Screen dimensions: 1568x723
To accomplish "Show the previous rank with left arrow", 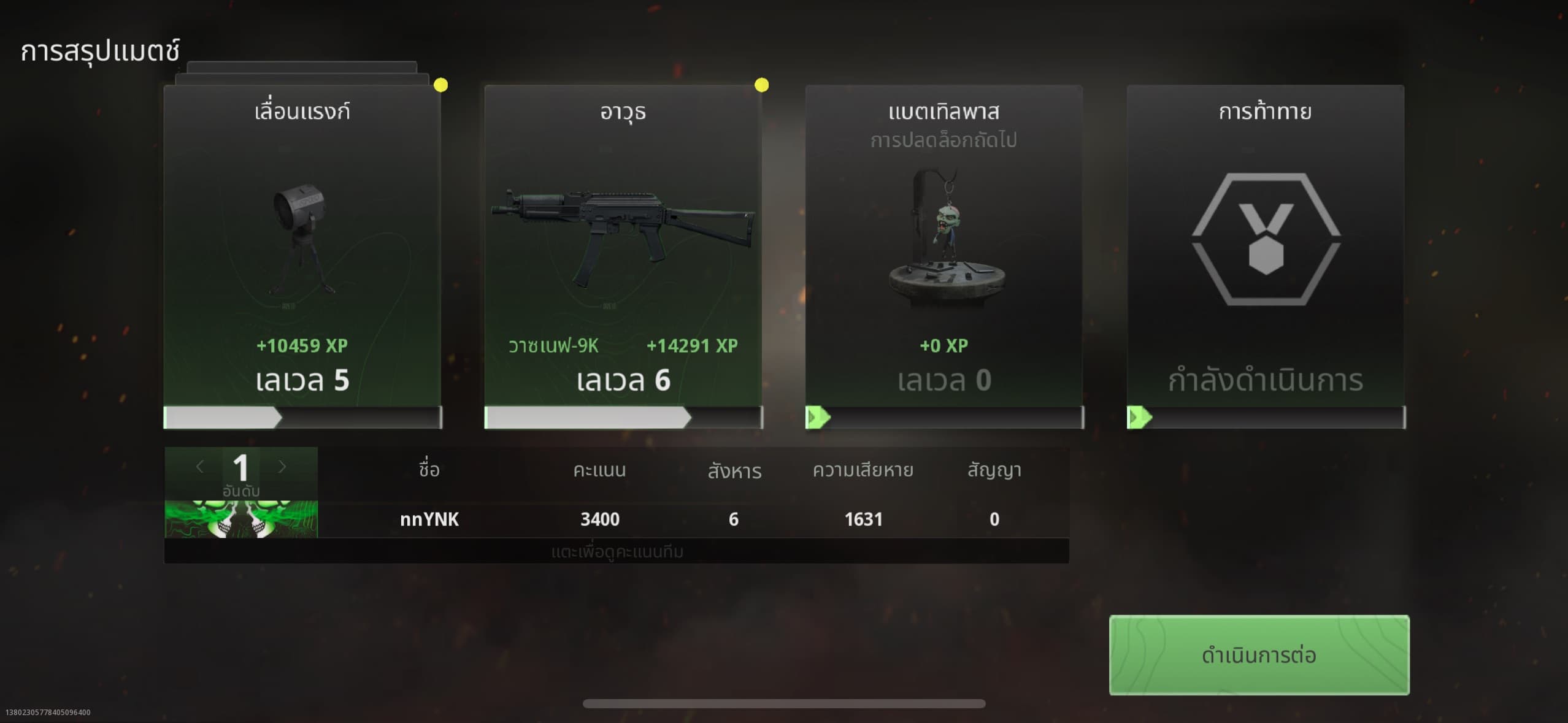I will pos(199,467).
